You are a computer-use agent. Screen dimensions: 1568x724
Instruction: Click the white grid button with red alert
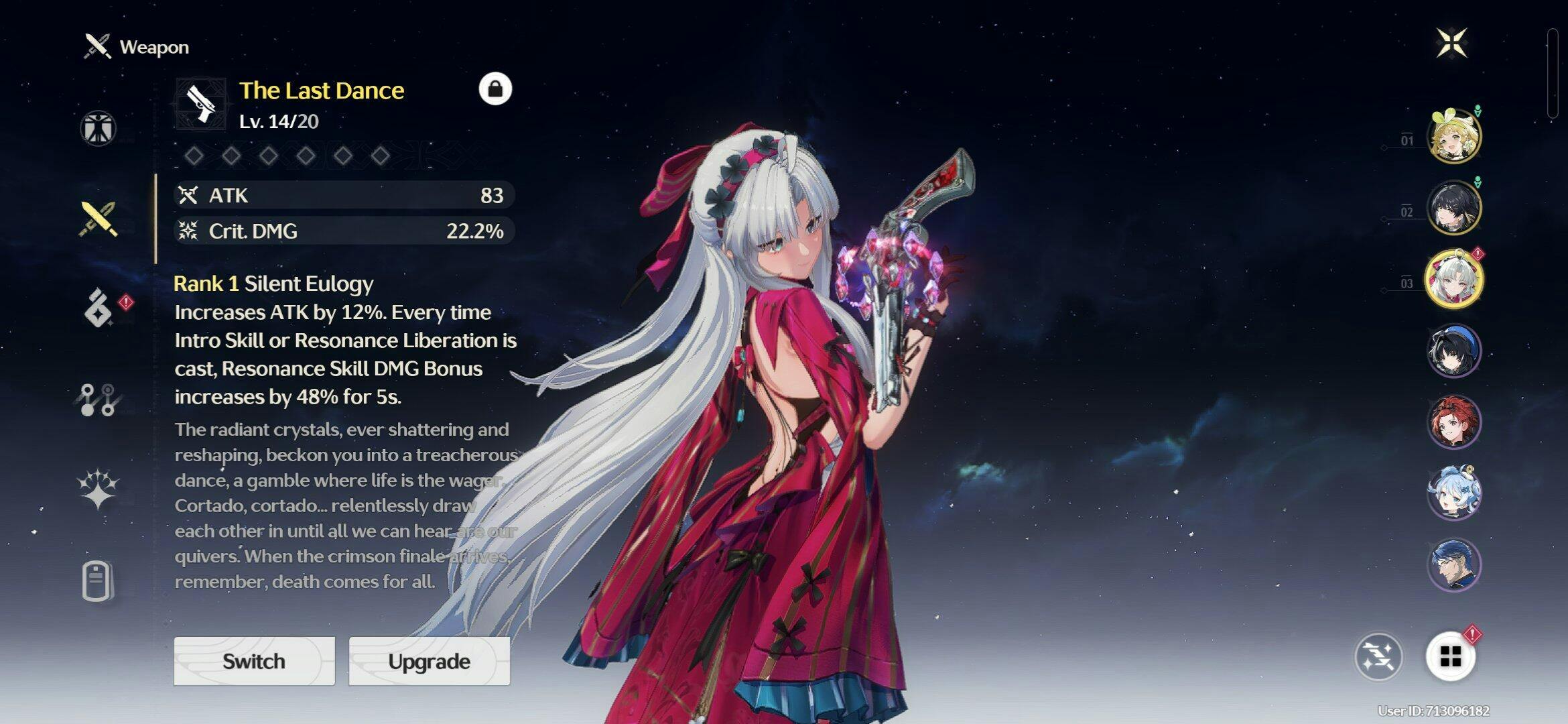tap(1451, 657)
